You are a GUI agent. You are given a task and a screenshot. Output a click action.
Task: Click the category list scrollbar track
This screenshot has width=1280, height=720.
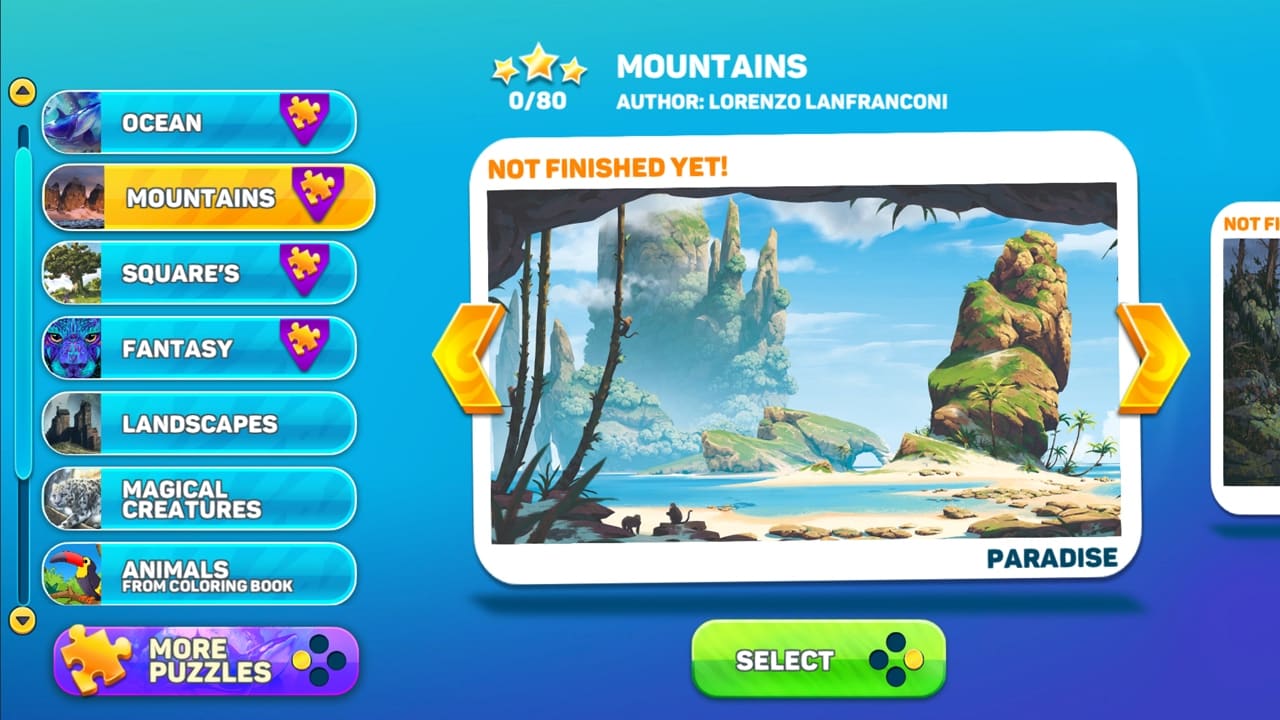pyautogui.click(x=20, y=350)
